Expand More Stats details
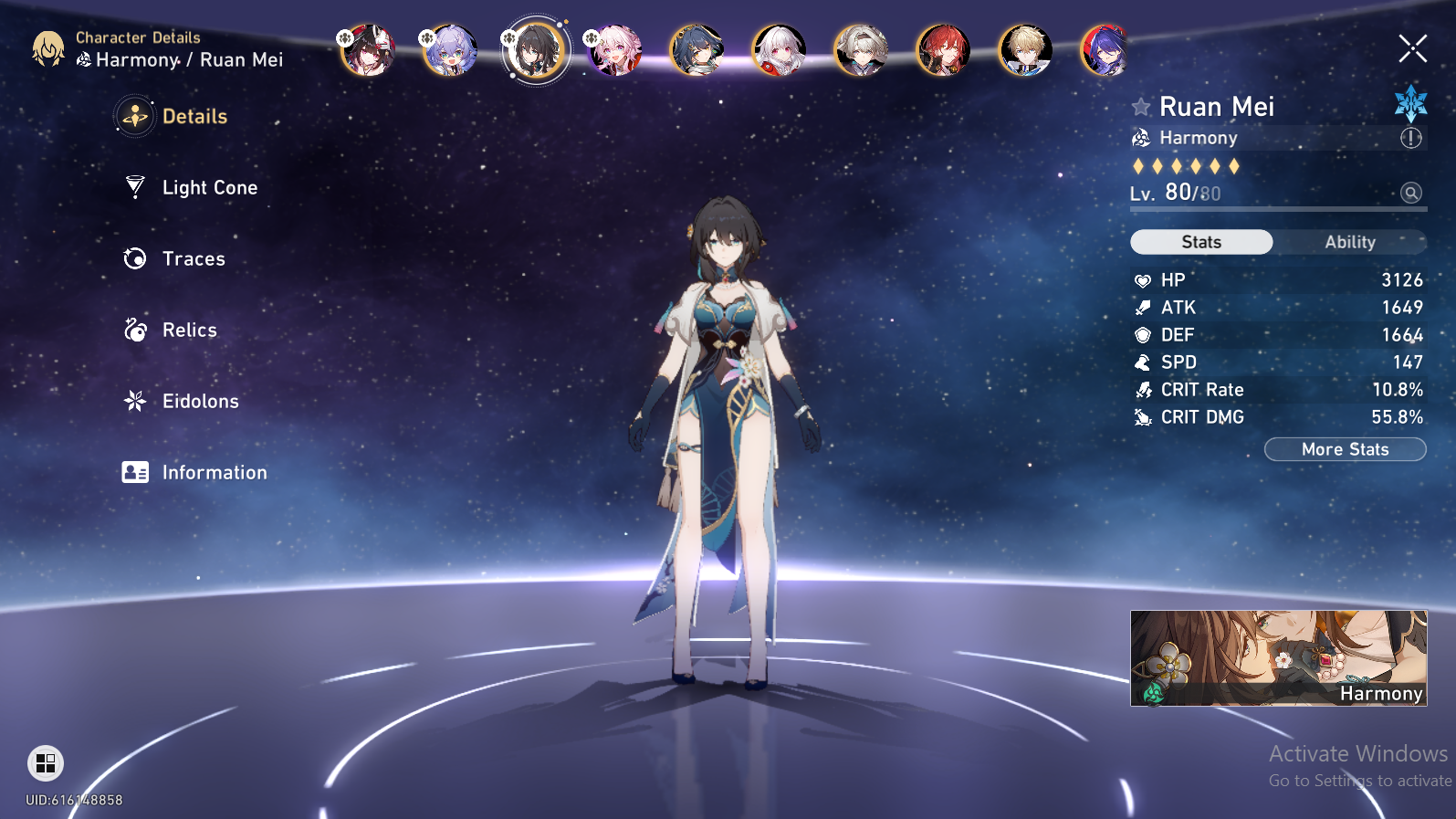Viewport: 1456px width, 819px height. pos(1345,449)
